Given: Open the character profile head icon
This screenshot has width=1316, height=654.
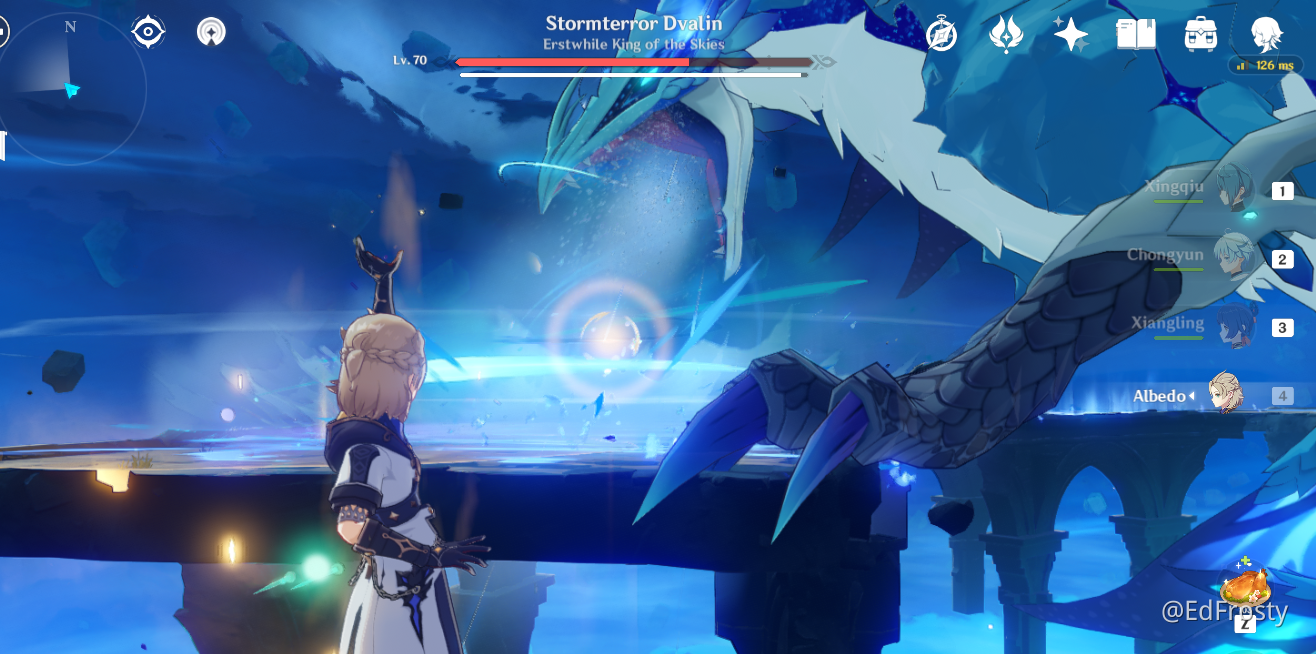Looking at the screenshot, I should click(x=1268, y=35).
